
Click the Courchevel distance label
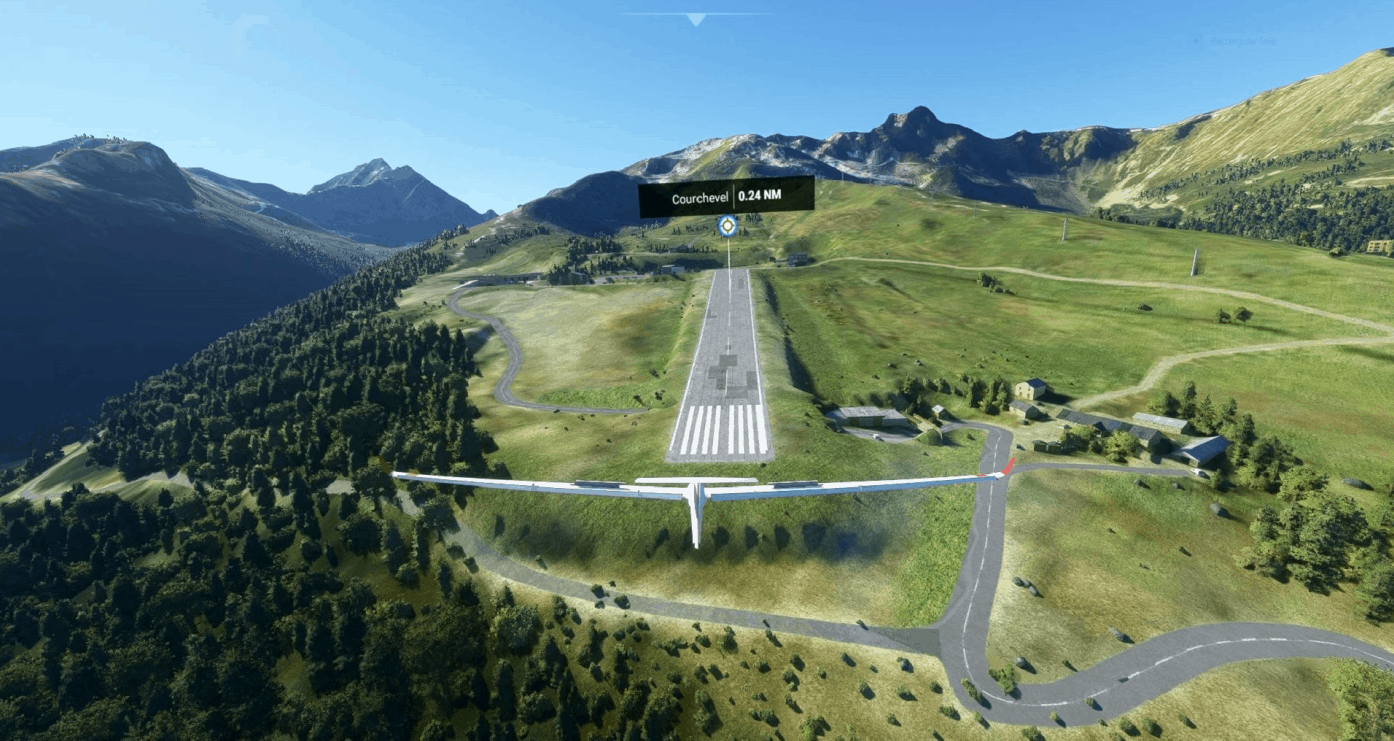click(726, 197)
